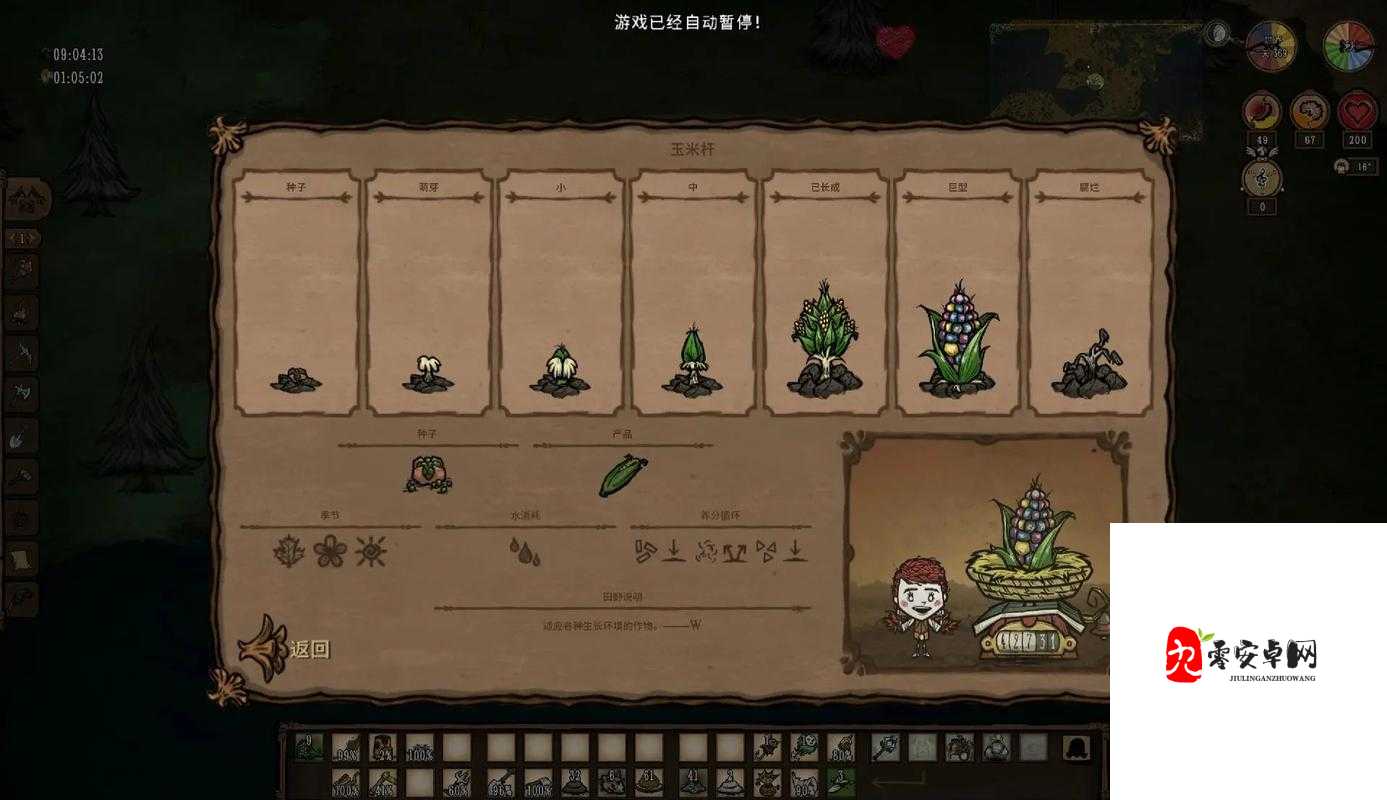This screenshot has width=1387, height=800.
Task: Select the water droplets consumption icon
Action: tap(524, 551)
